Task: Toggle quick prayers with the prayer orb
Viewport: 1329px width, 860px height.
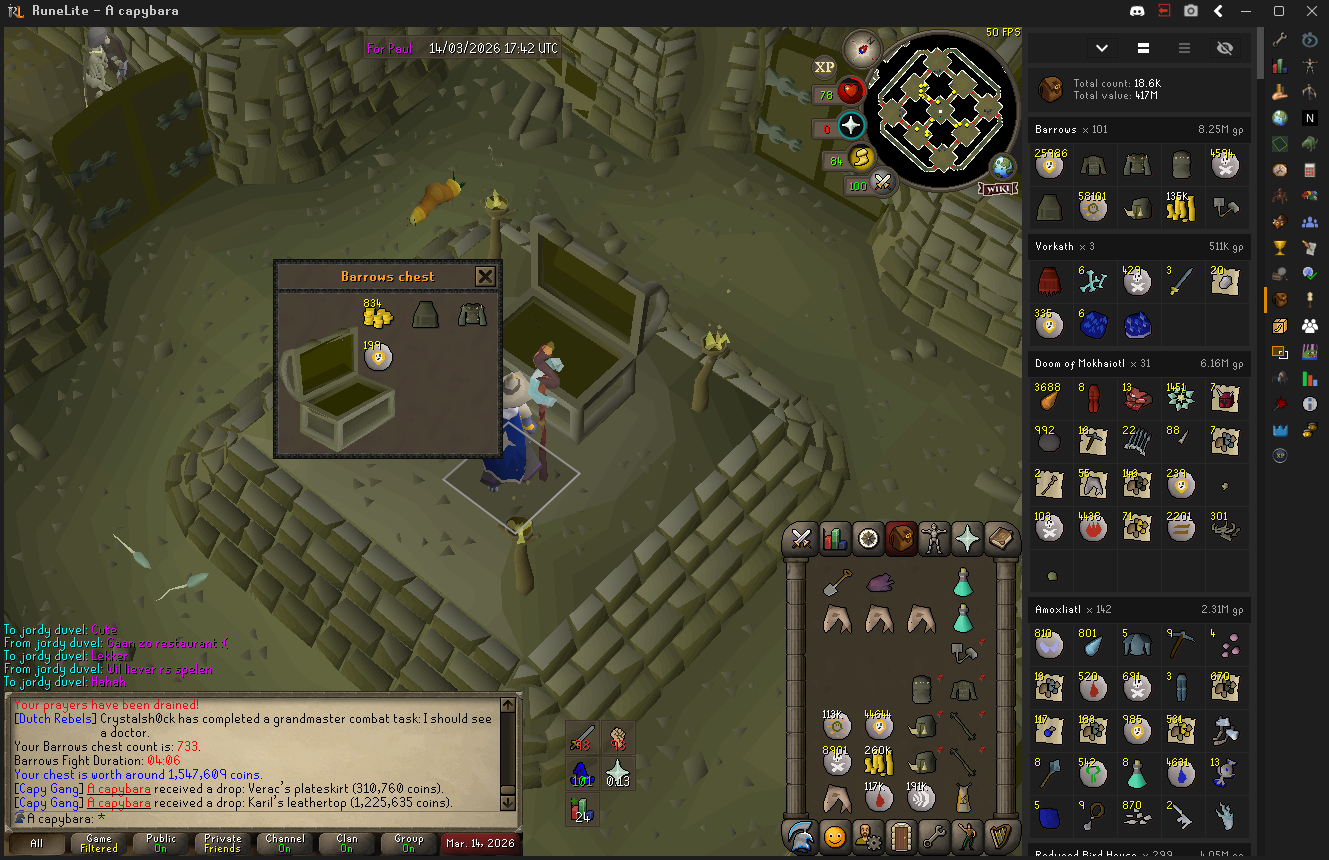Action: point(851,126)
